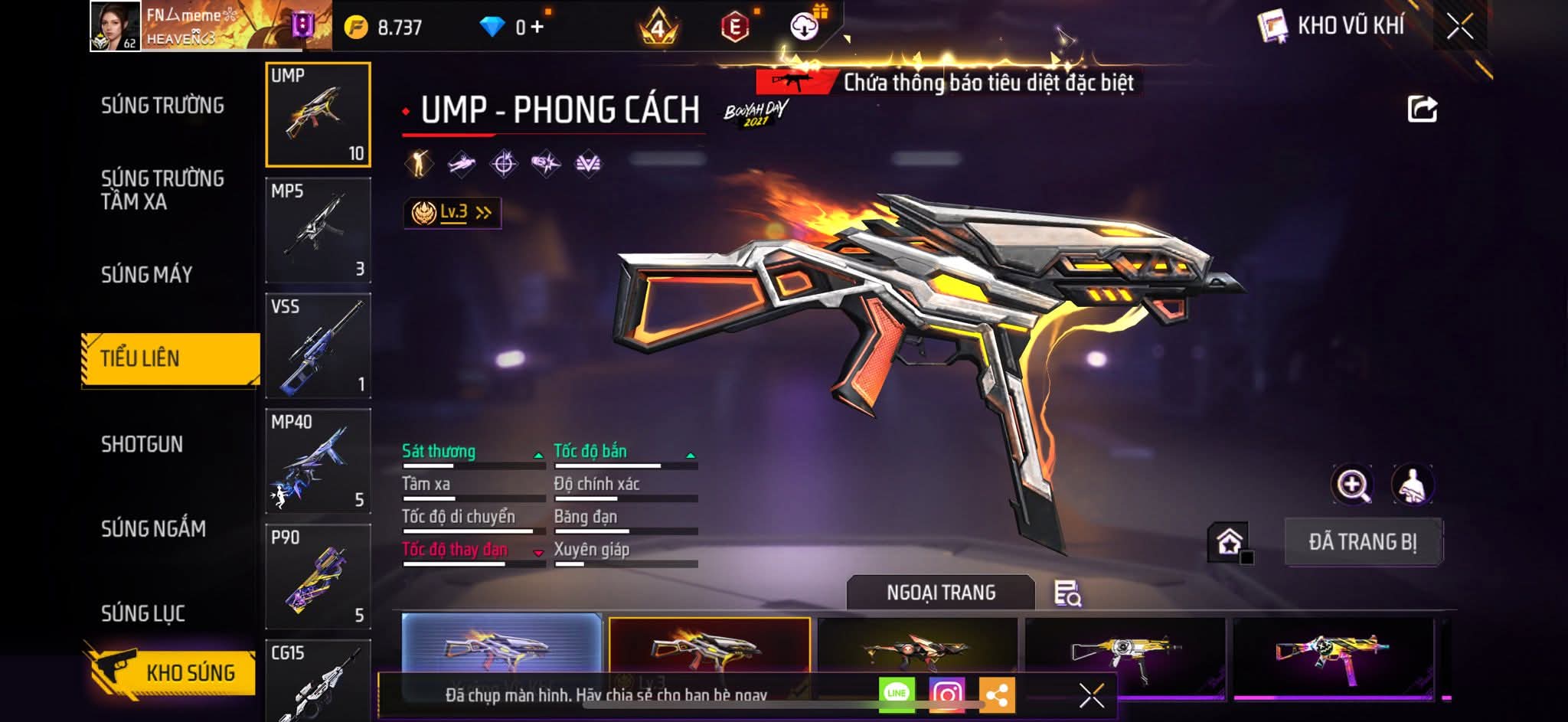The height and width of the screenshot is (722, 1568).
Task: Click the share icon near the weapon title
Action: click(x=1422, y=109)
